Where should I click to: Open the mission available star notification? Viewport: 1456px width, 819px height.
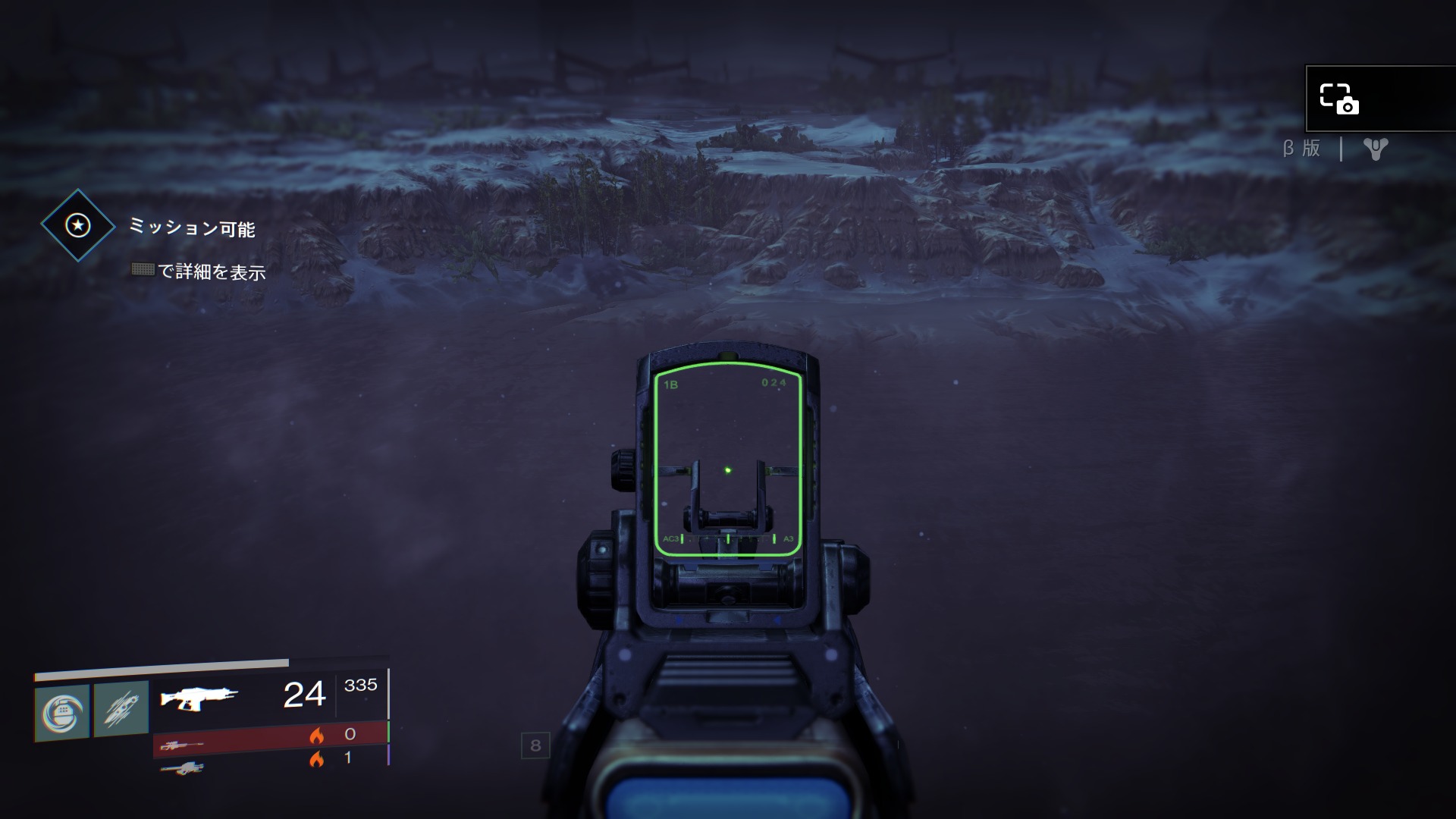(x=78, y=225)
